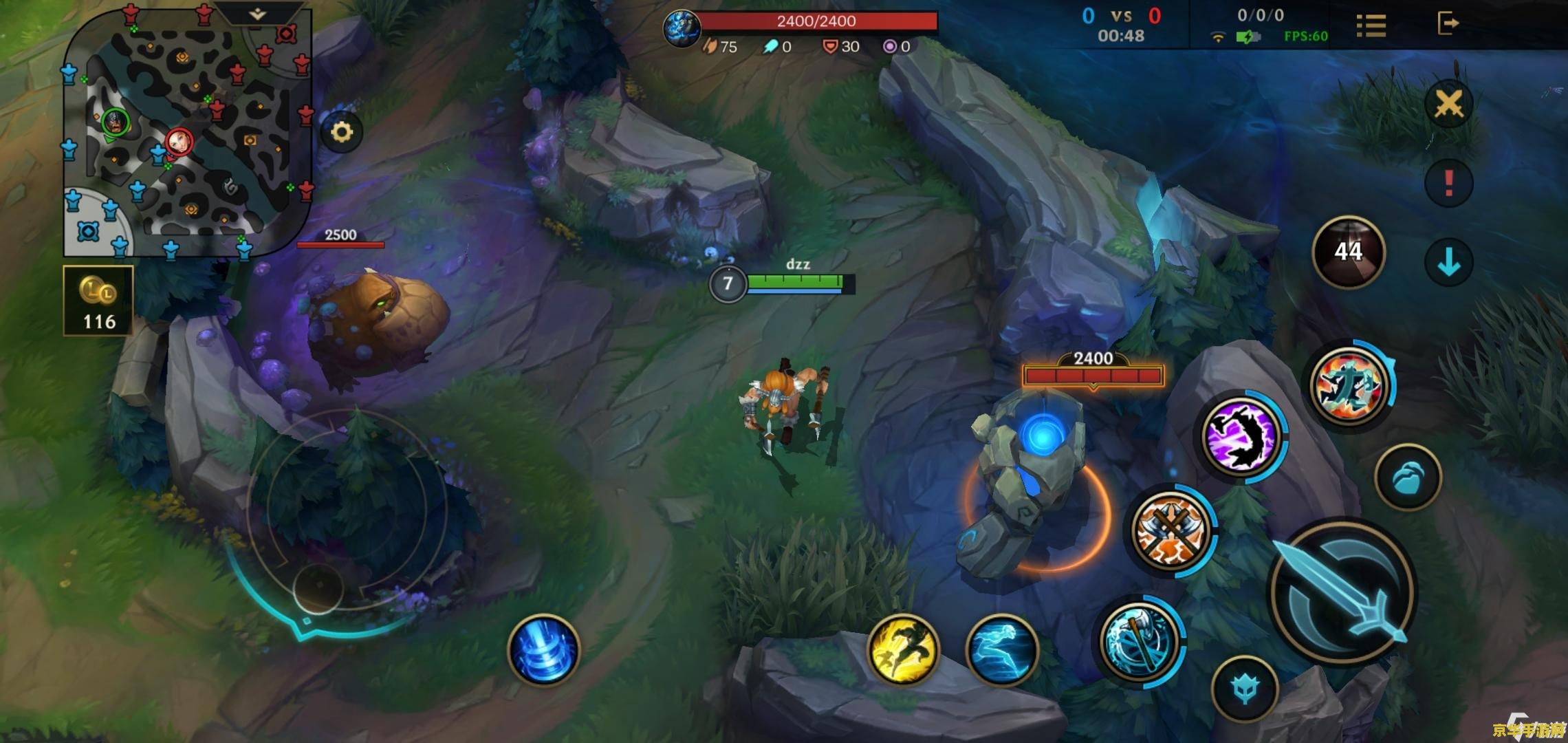Open the gold coin shop button
The width and height of the screenshot is (1568, 743).
pyautogui.click(x=98, y=301)
